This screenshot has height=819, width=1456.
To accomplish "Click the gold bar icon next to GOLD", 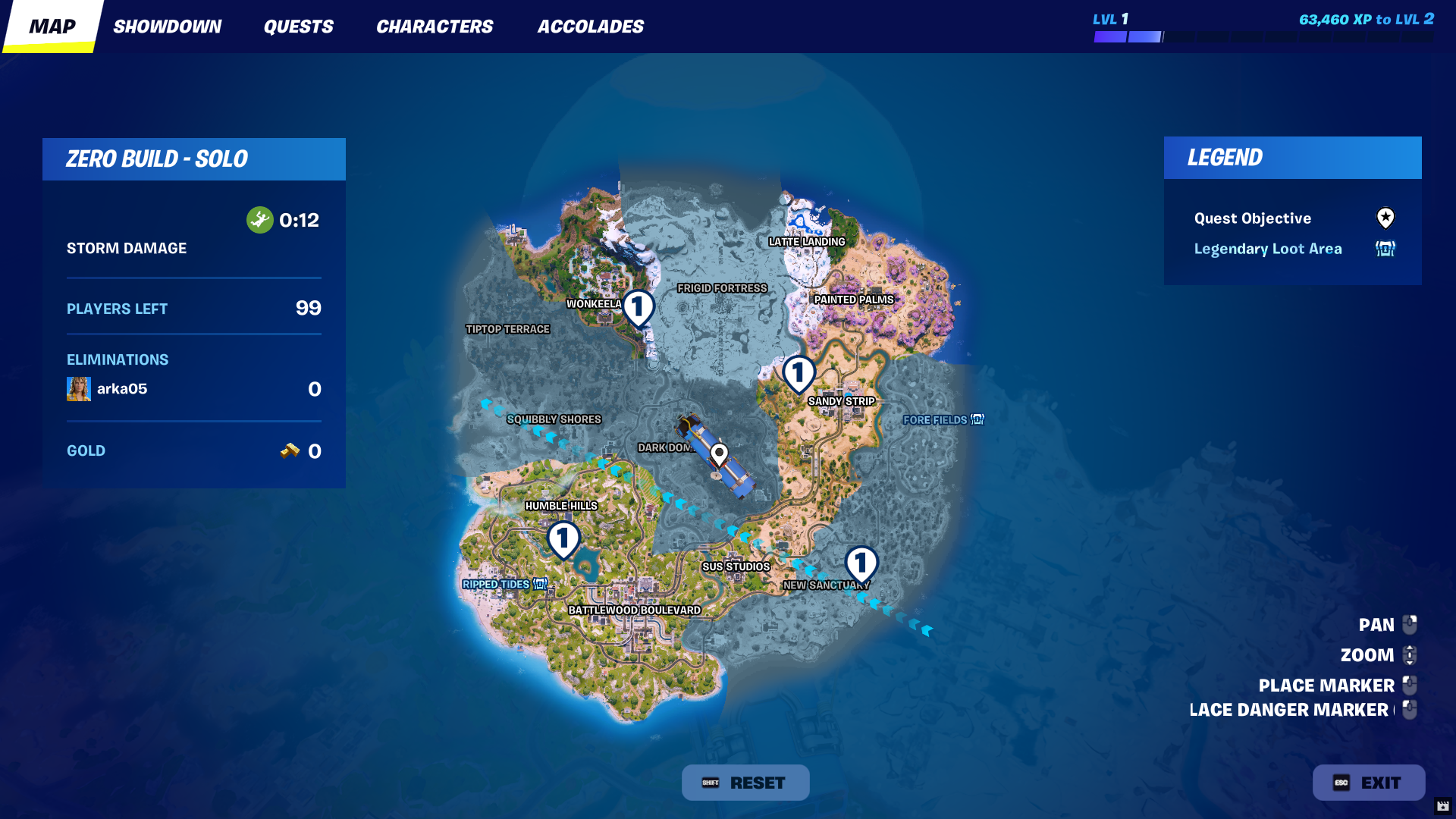I will (x=292, y=450).
